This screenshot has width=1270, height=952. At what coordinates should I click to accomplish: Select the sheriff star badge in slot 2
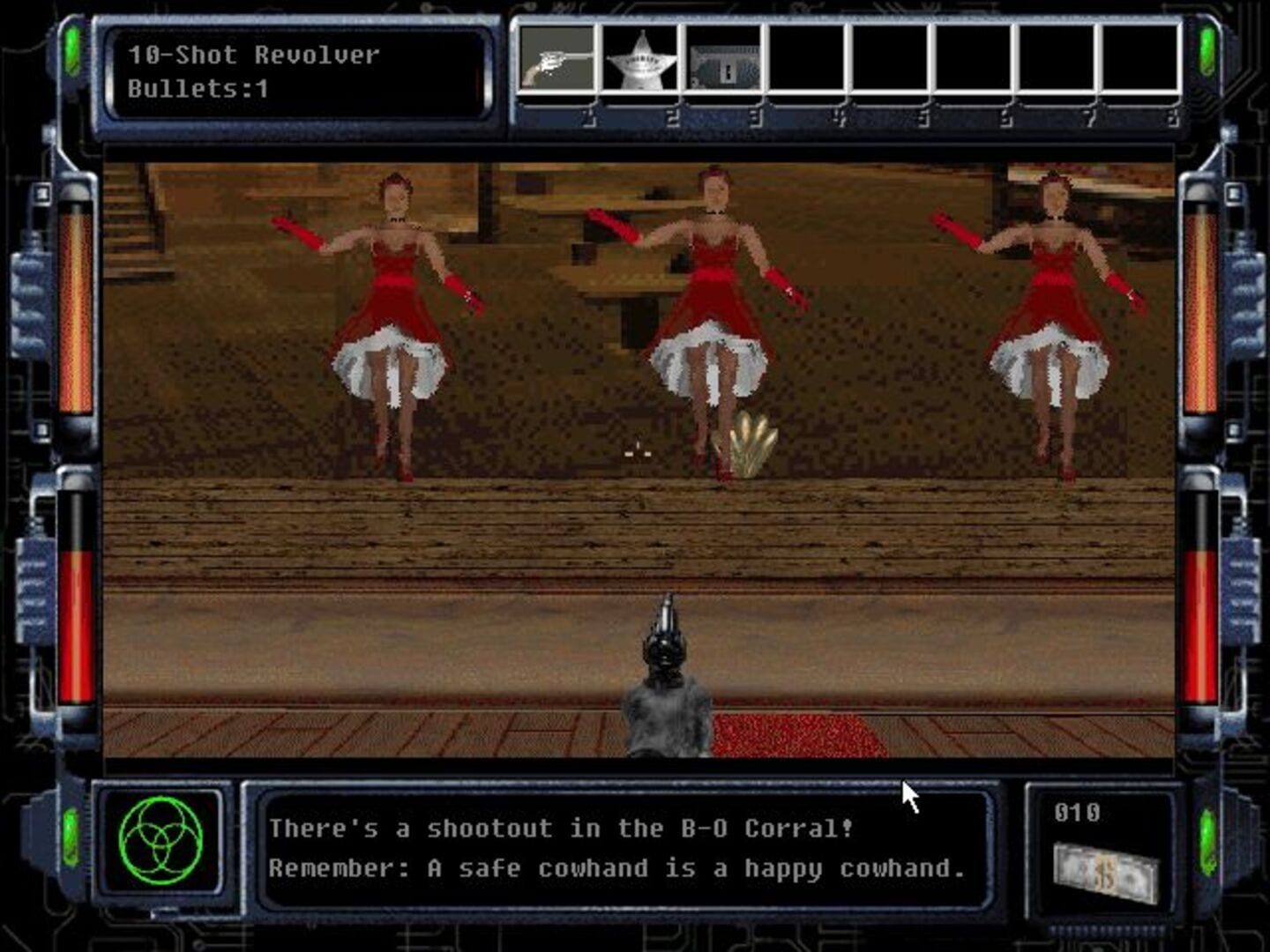(x=639, y=62)
